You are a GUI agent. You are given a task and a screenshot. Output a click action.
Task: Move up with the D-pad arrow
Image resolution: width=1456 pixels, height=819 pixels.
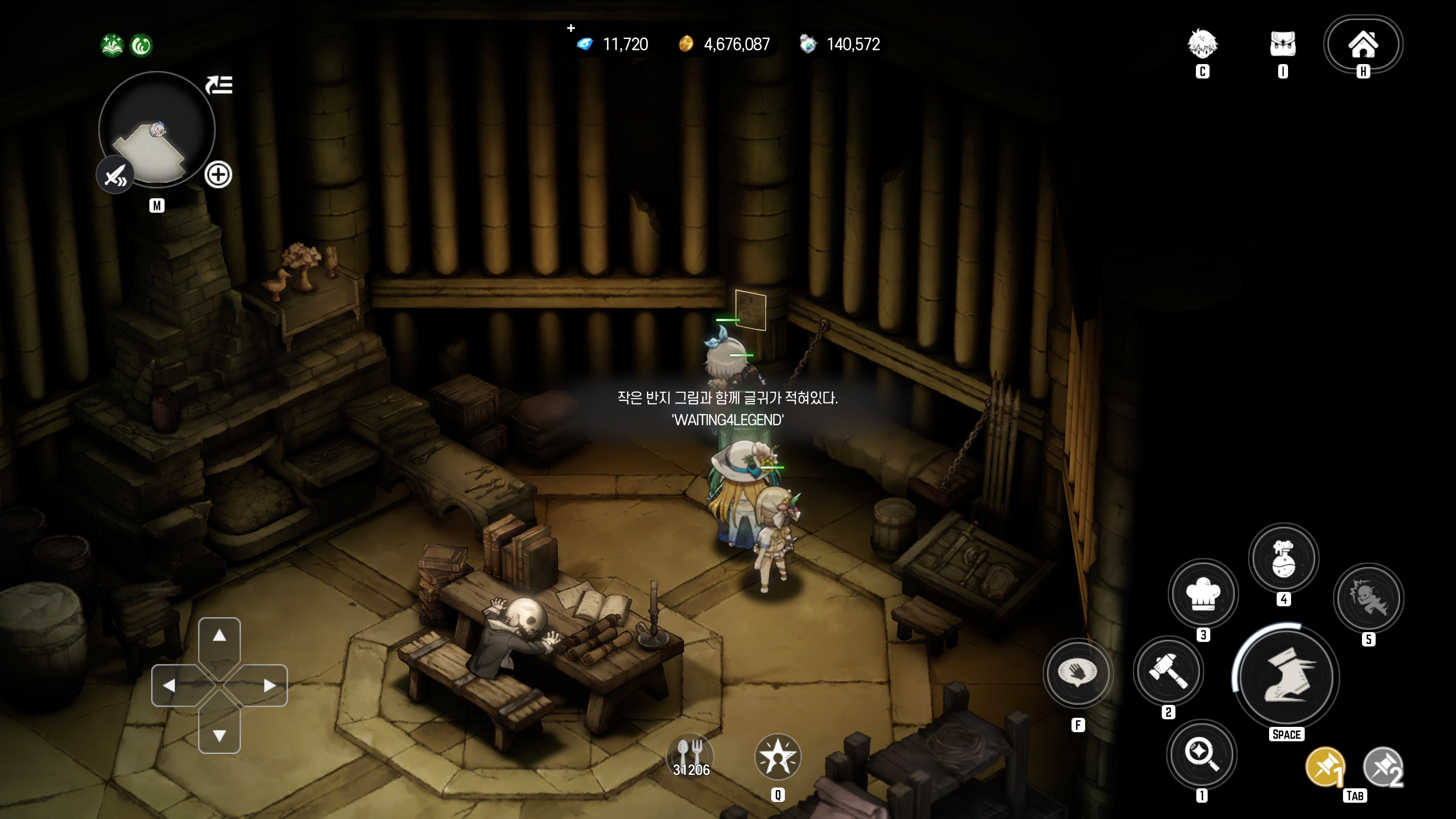click(219, 637)
